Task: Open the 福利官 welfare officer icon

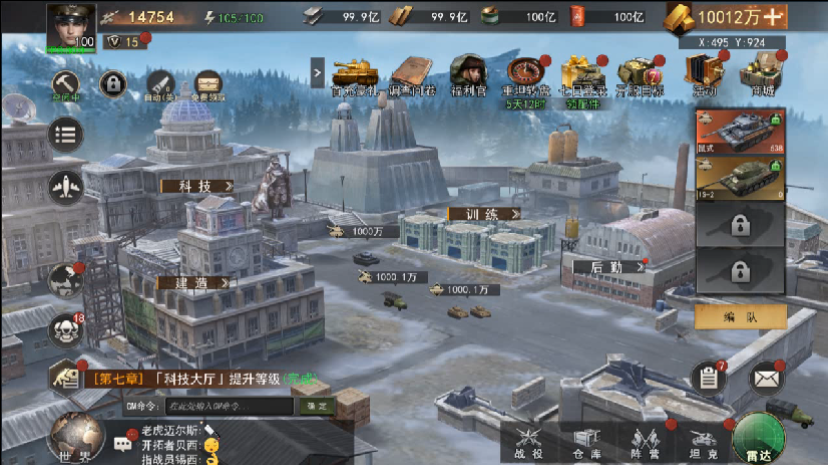Action: pyautogui.click(x=467, y=74)
